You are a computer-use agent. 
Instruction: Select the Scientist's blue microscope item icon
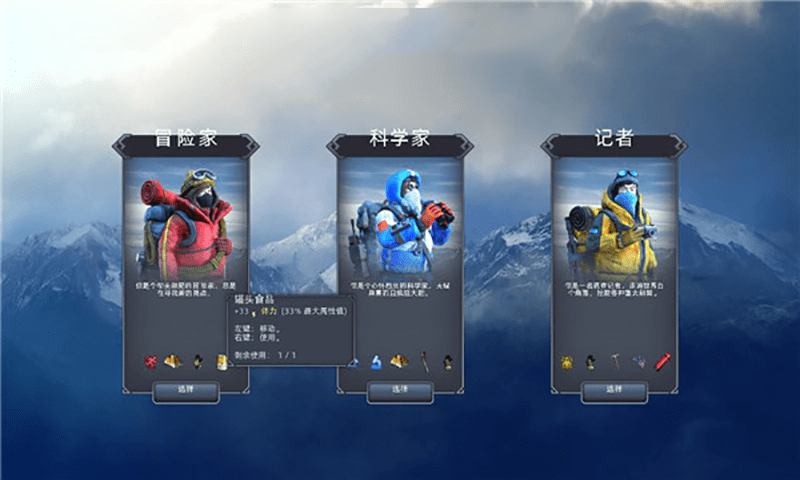point(377,361)
